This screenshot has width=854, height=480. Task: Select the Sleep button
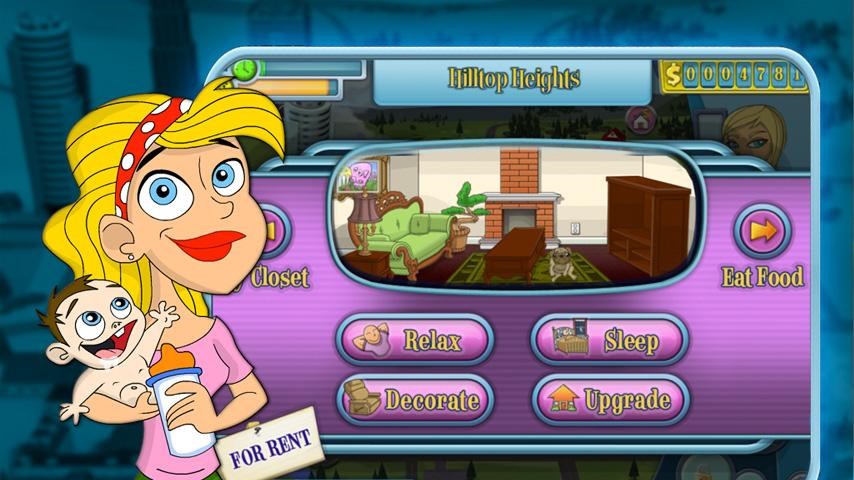point(609,340)
